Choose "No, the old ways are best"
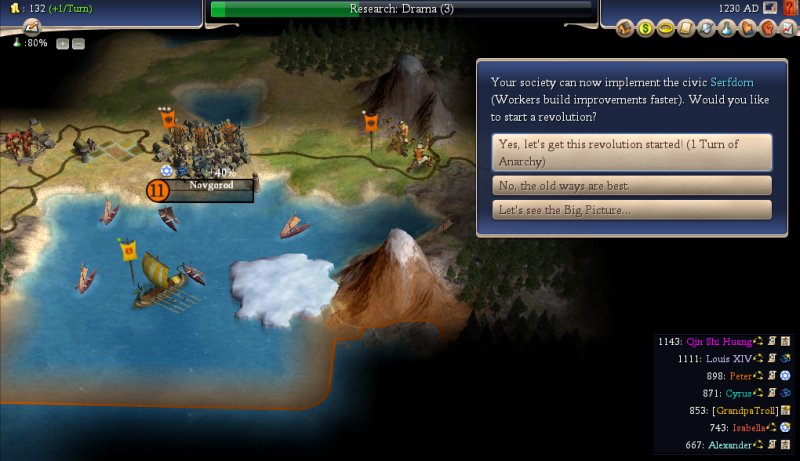The height and width of the screenshot is (461, 800). (x=632, y=186)
